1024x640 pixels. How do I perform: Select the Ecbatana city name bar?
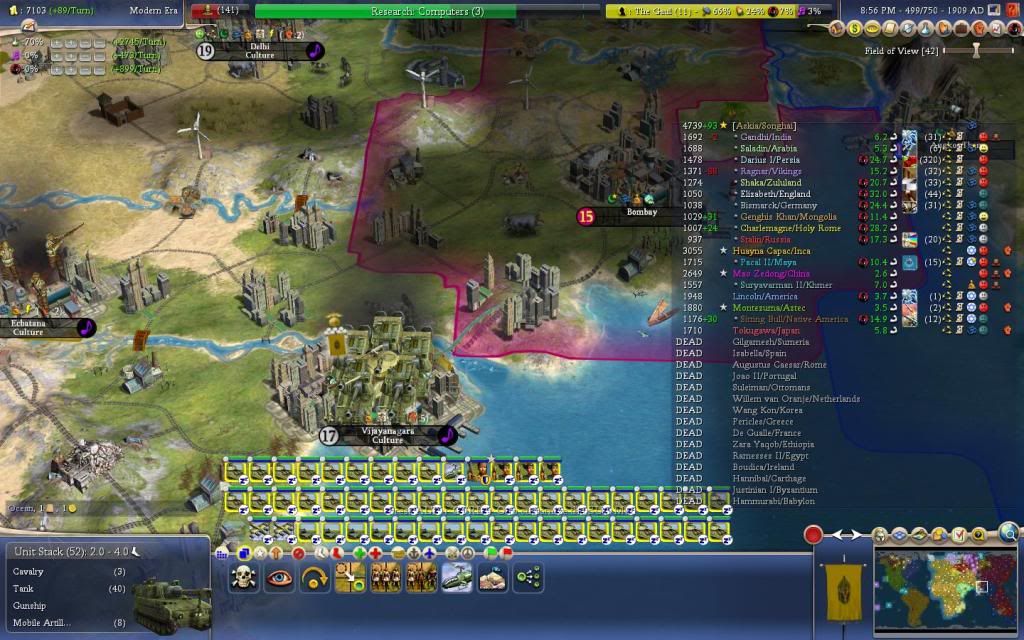tap(40, 327)
